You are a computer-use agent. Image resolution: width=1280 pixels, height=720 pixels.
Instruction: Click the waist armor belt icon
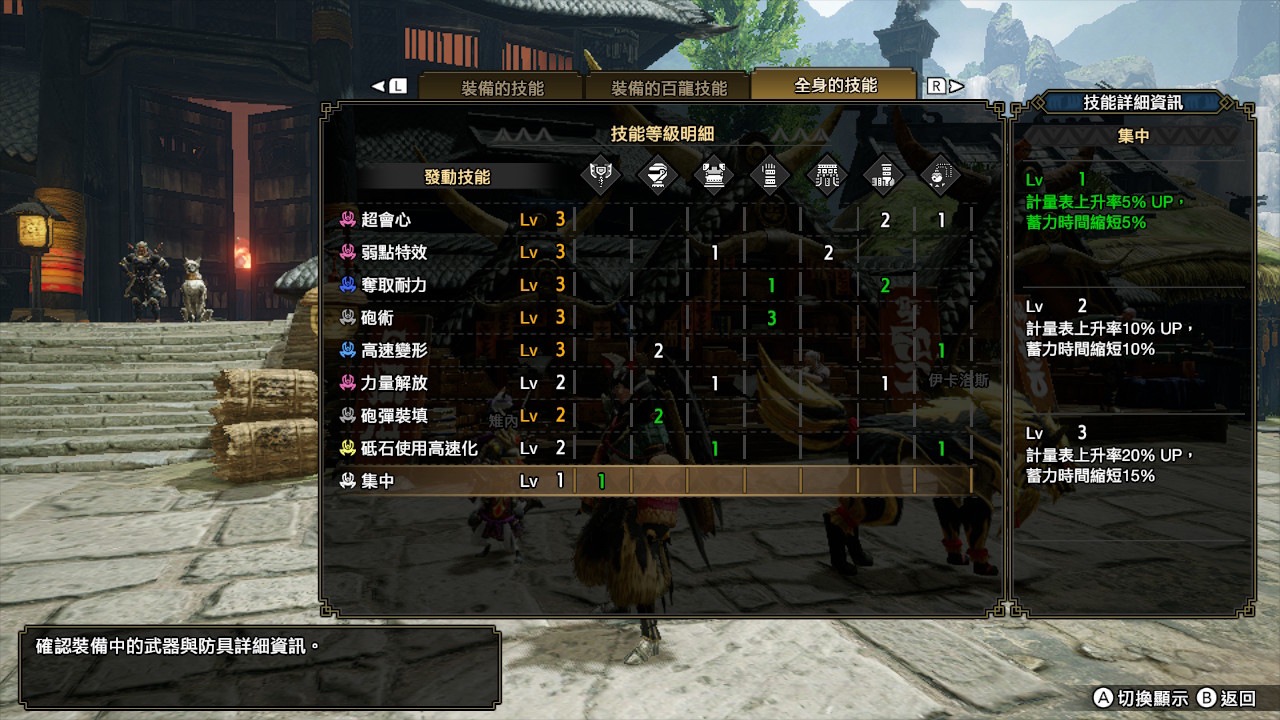pyautogui.click(x=827, y=174)
